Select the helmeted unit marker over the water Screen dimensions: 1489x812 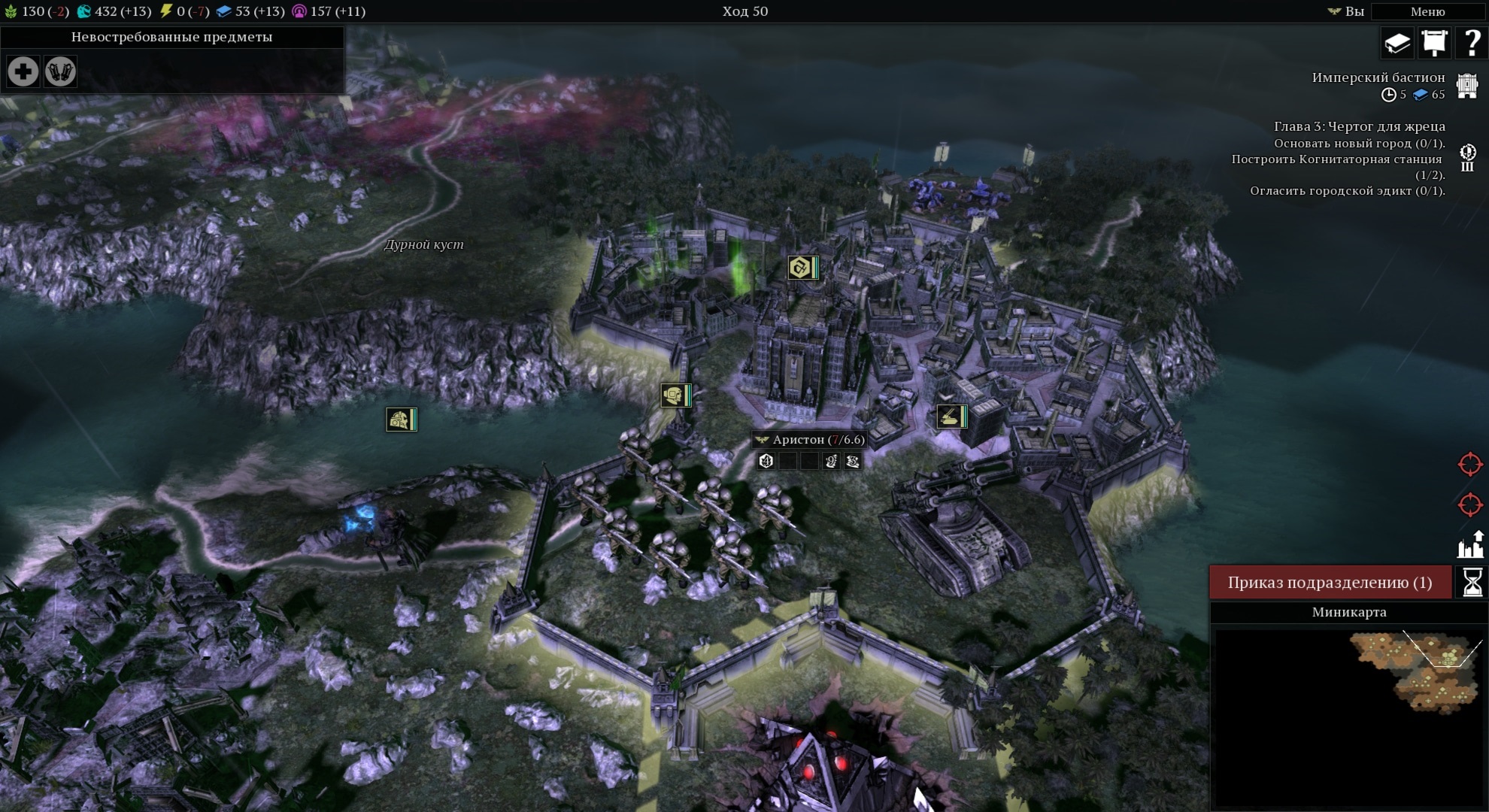coord(399,420)
